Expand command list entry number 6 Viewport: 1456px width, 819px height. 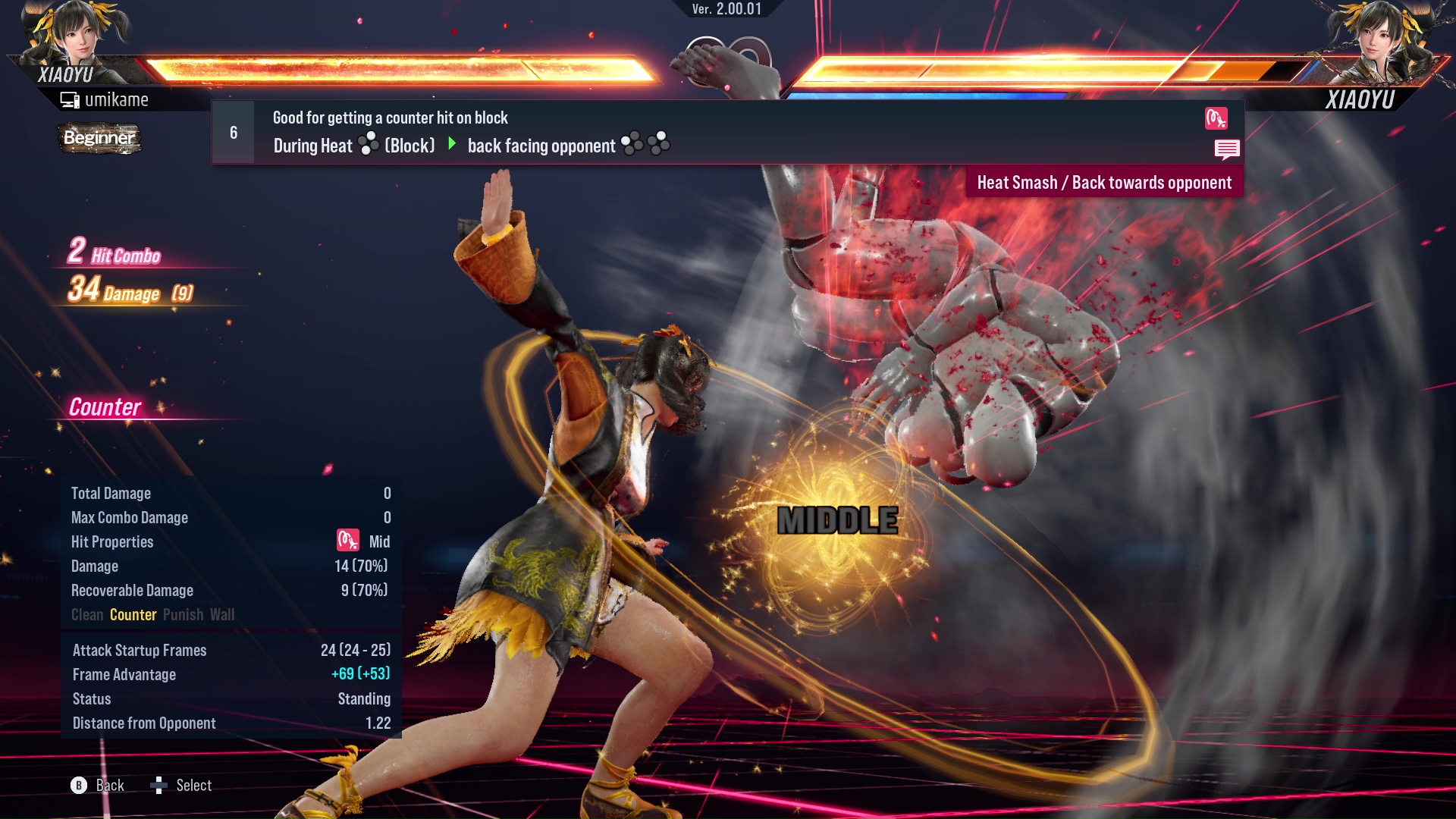click(x=232, y=131)
